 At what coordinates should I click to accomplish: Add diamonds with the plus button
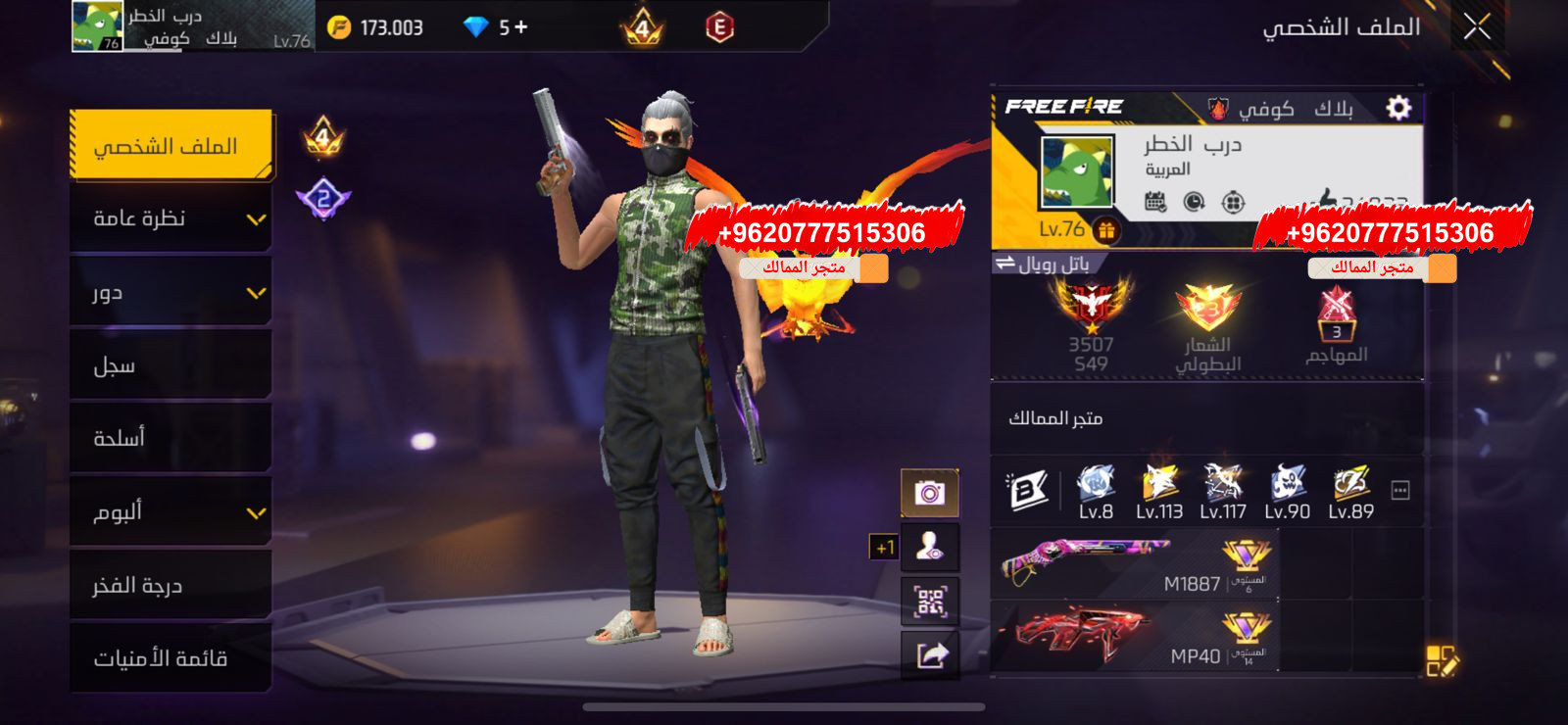[x=520, y=27]
